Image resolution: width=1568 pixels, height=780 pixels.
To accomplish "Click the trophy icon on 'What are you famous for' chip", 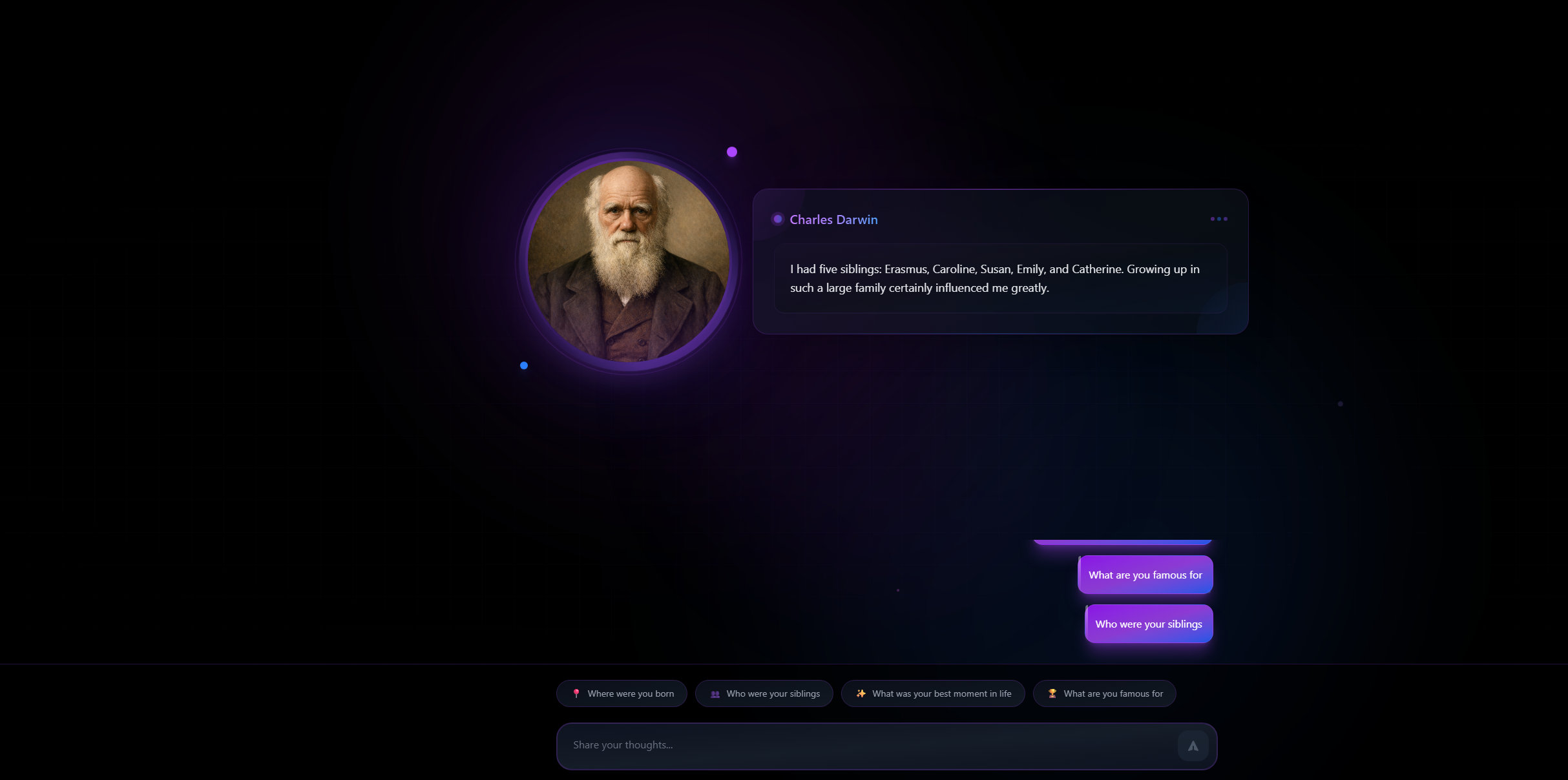I will [x=1052, y=693].
